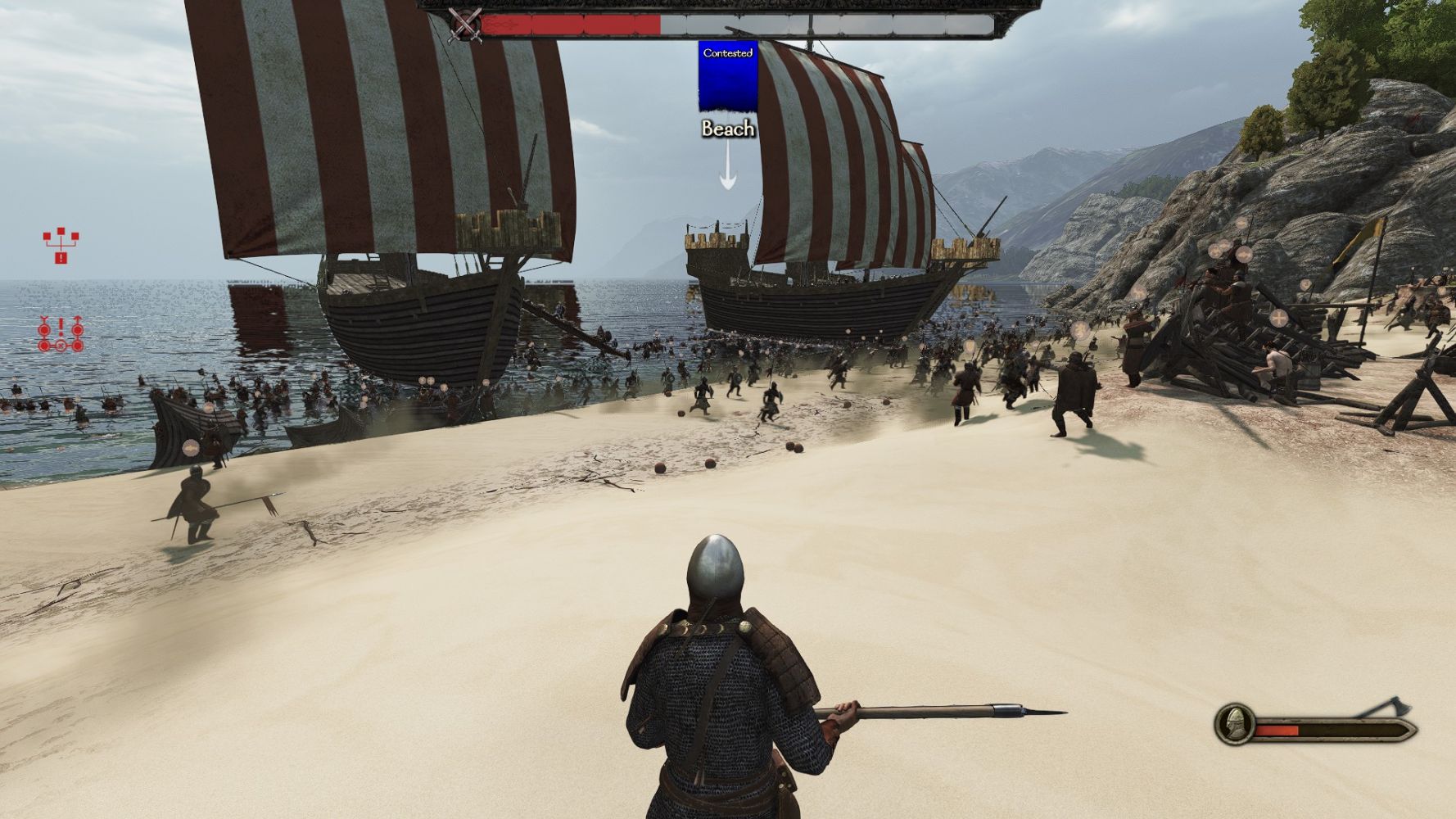Click the red formation orders icon
1456x819 pixels.
tap(61, 334)
